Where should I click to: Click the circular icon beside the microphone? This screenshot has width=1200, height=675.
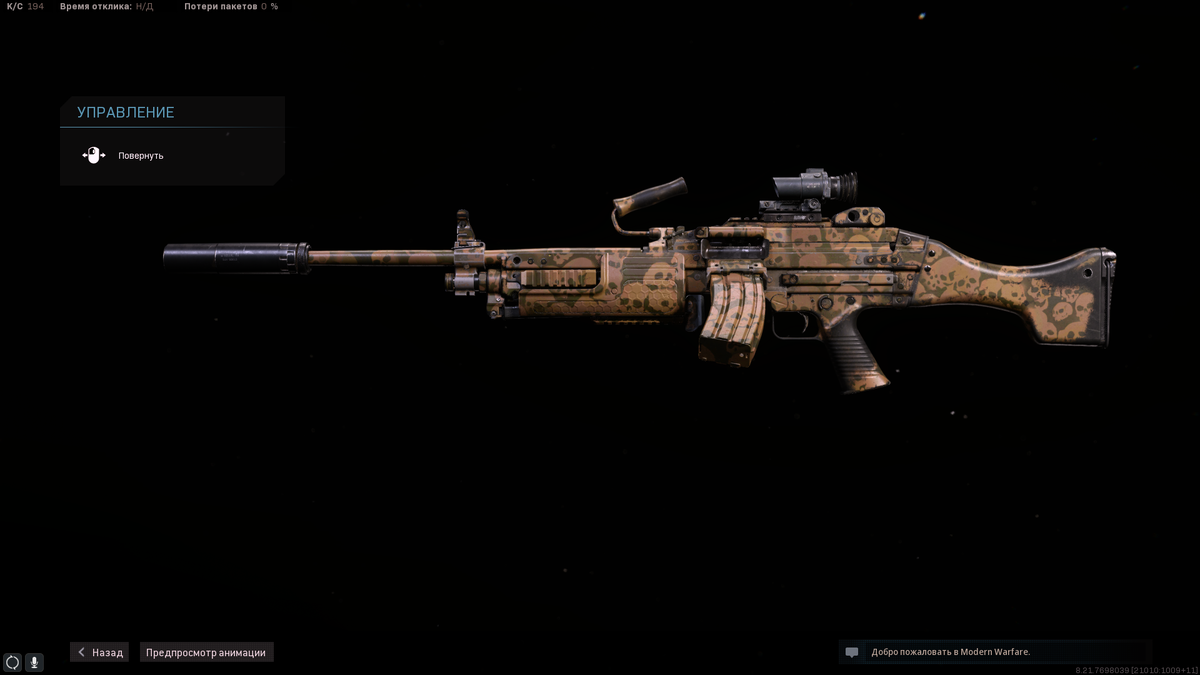point(12,662)
